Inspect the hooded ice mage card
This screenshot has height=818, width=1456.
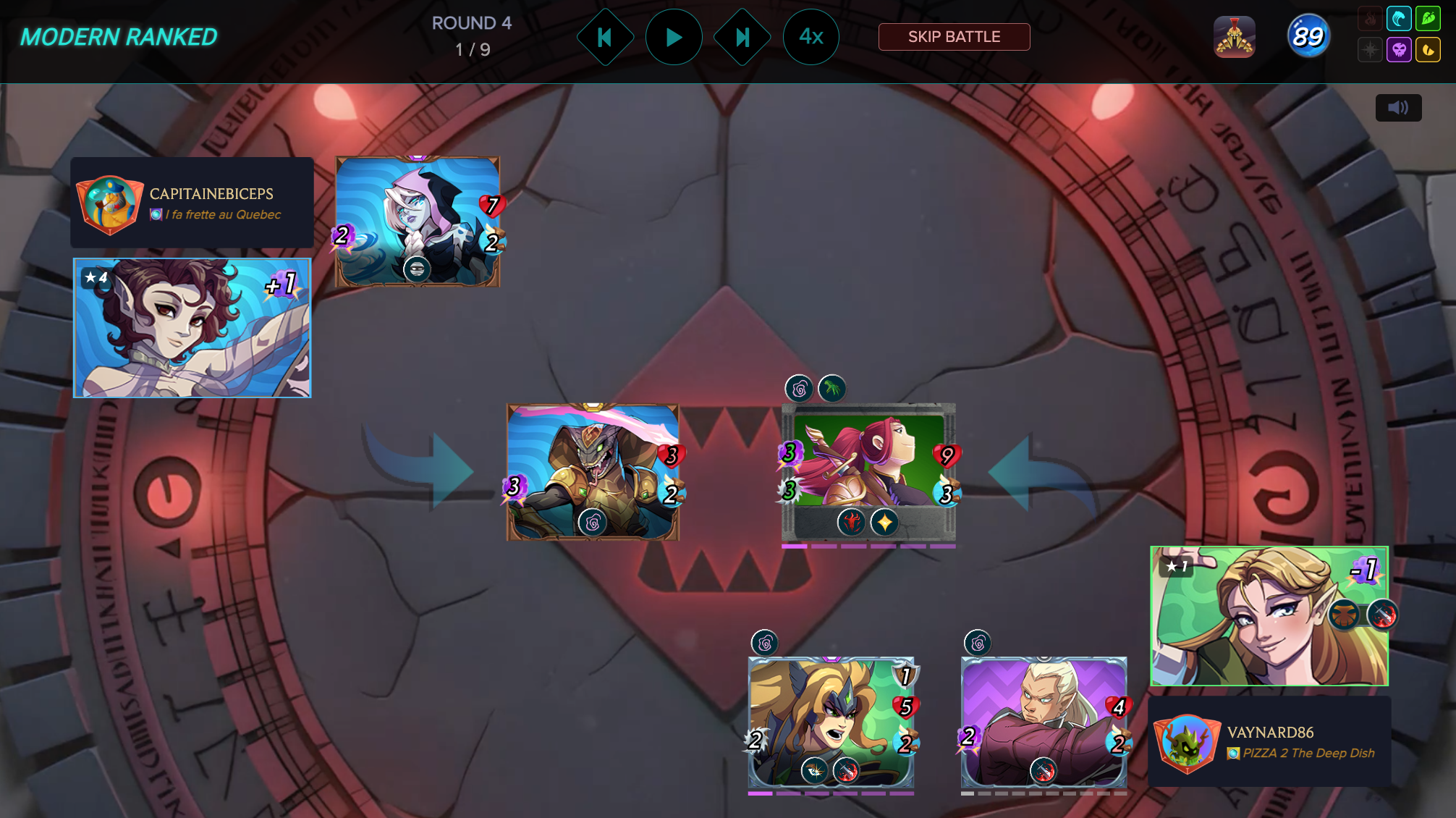tap(418, 222)
